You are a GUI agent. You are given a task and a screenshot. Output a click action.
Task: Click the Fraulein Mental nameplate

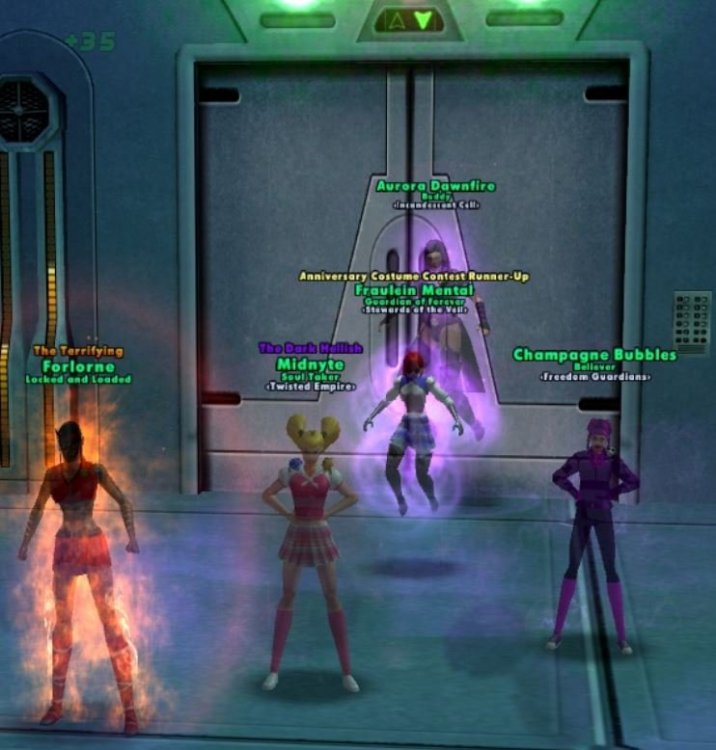click(414, 290)
